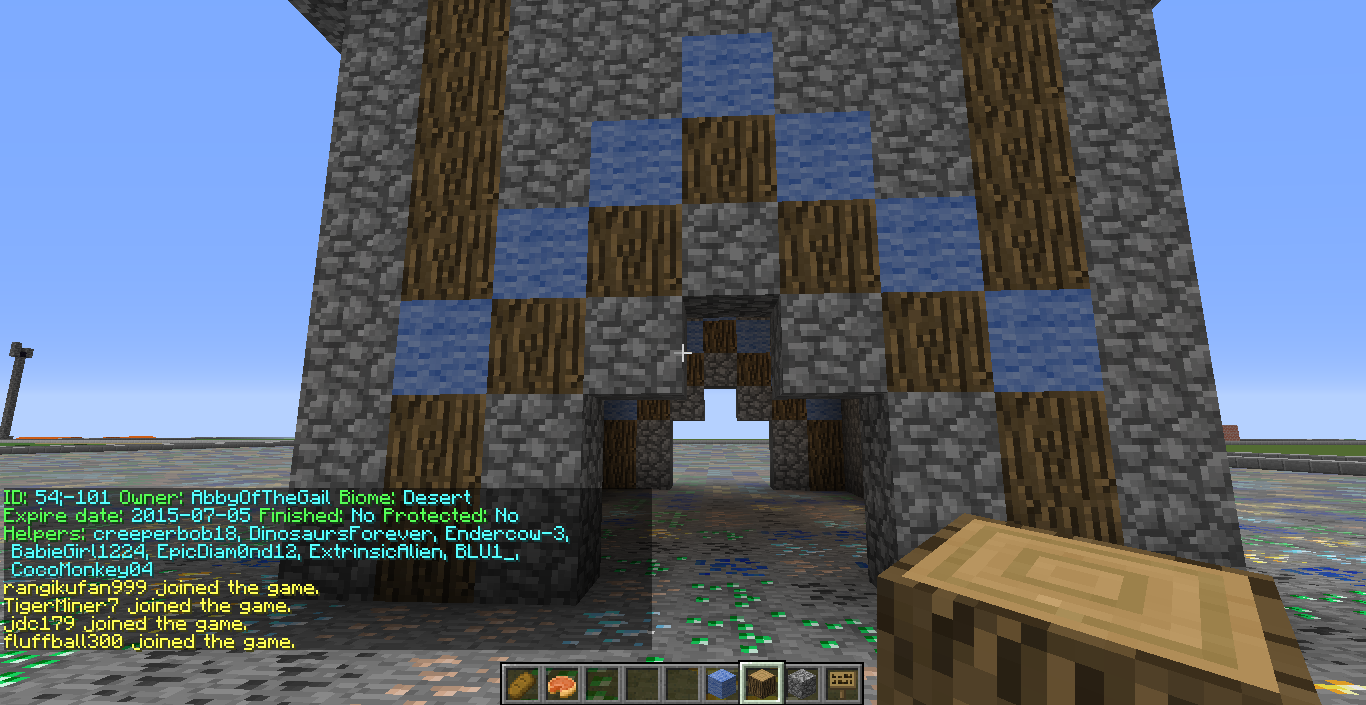Choose the pumpkin pie in the hotbar

(x=561, y=683)
